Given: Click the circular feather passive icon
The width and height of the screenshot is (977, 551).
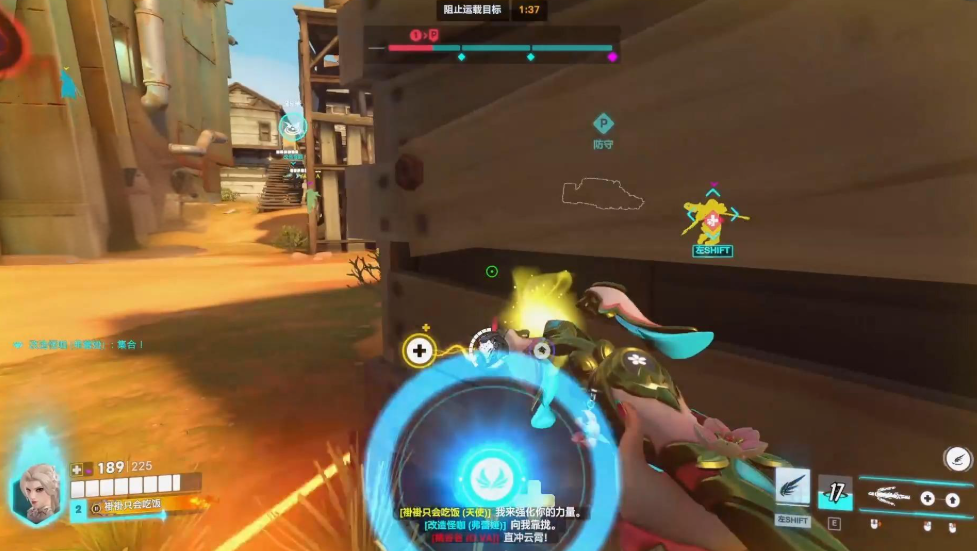Looking at the screenshot, I should coord(957,458).
